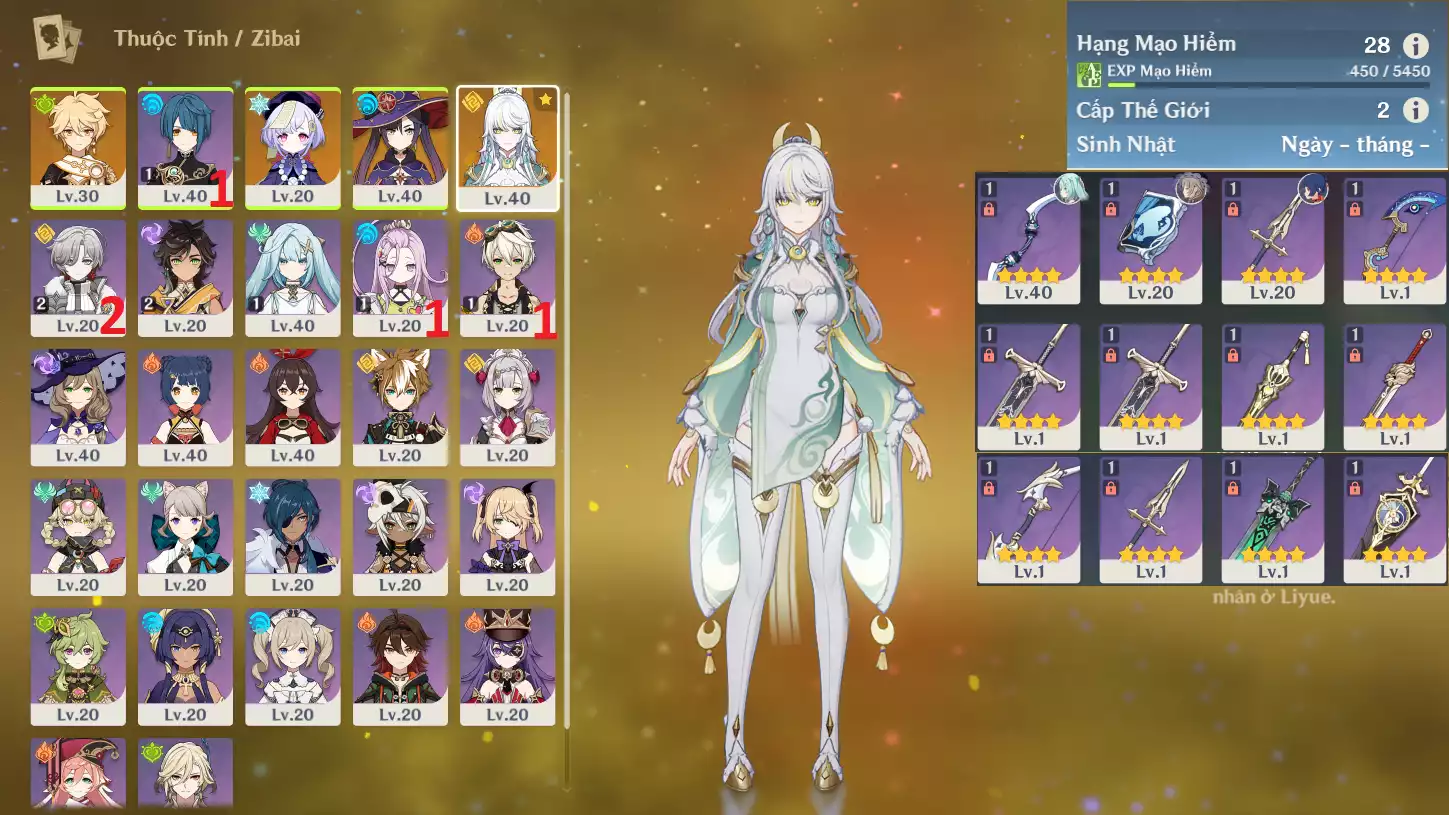Select the Lv.40 bow weapon slot
The width and height of the screenshot is (1449, 815).
1028,240
